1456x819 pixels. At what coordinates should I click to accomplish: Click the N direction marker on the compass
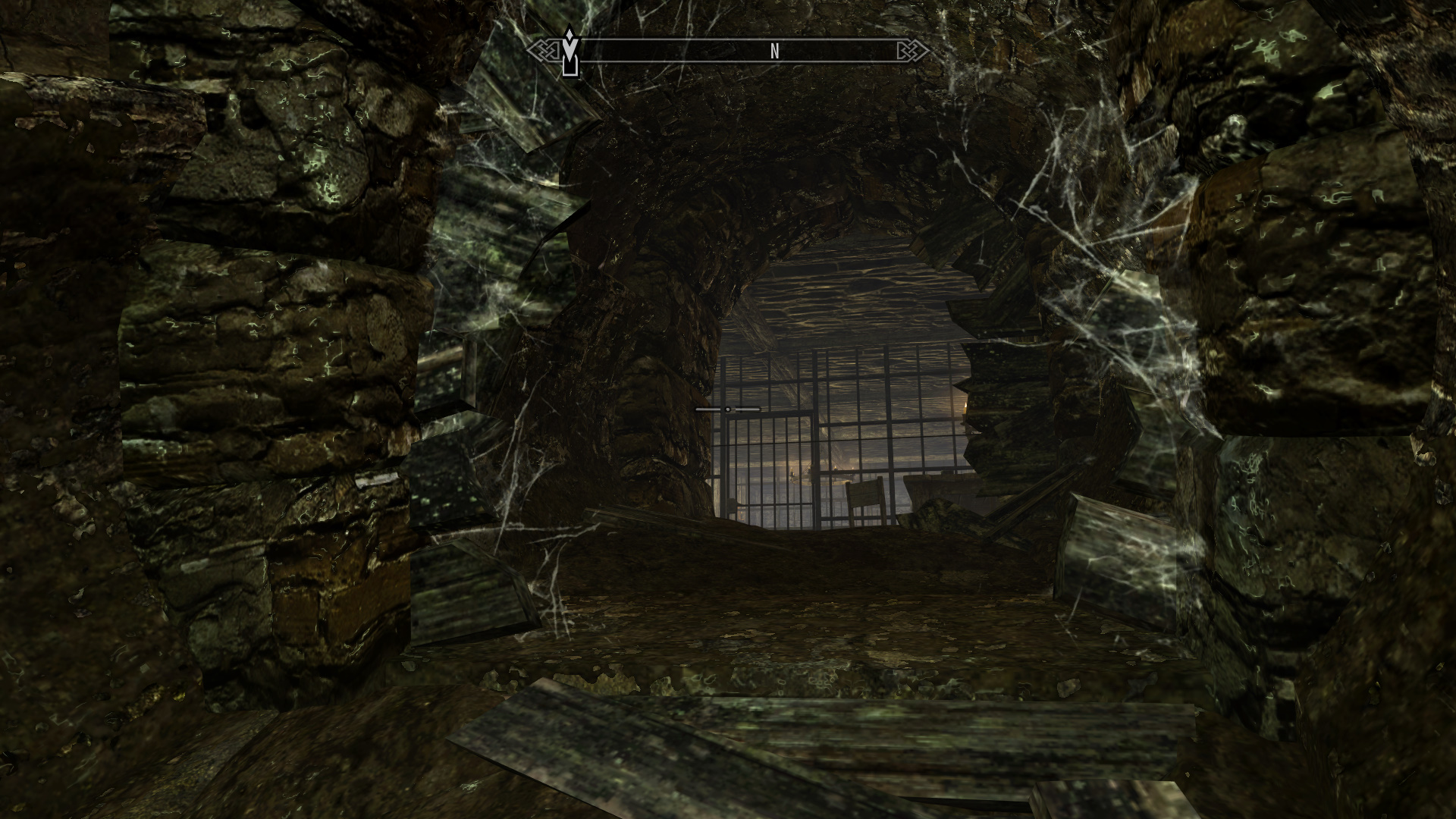(773, 52)
